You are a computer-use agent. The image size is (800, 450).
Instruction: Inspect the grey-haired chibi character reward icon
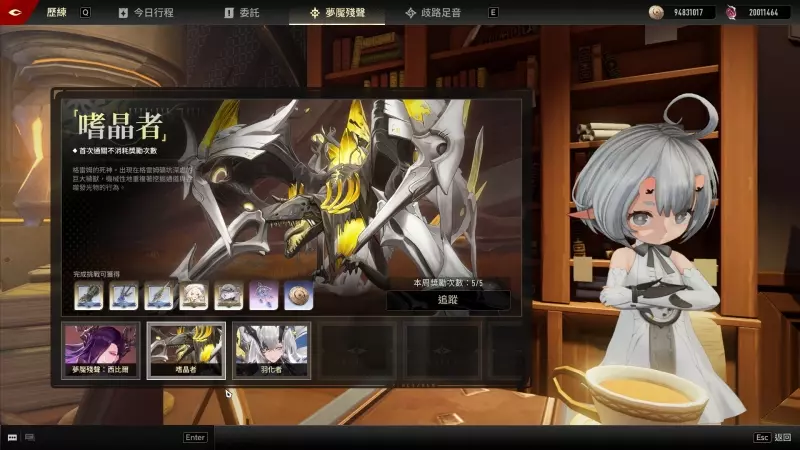228,295
